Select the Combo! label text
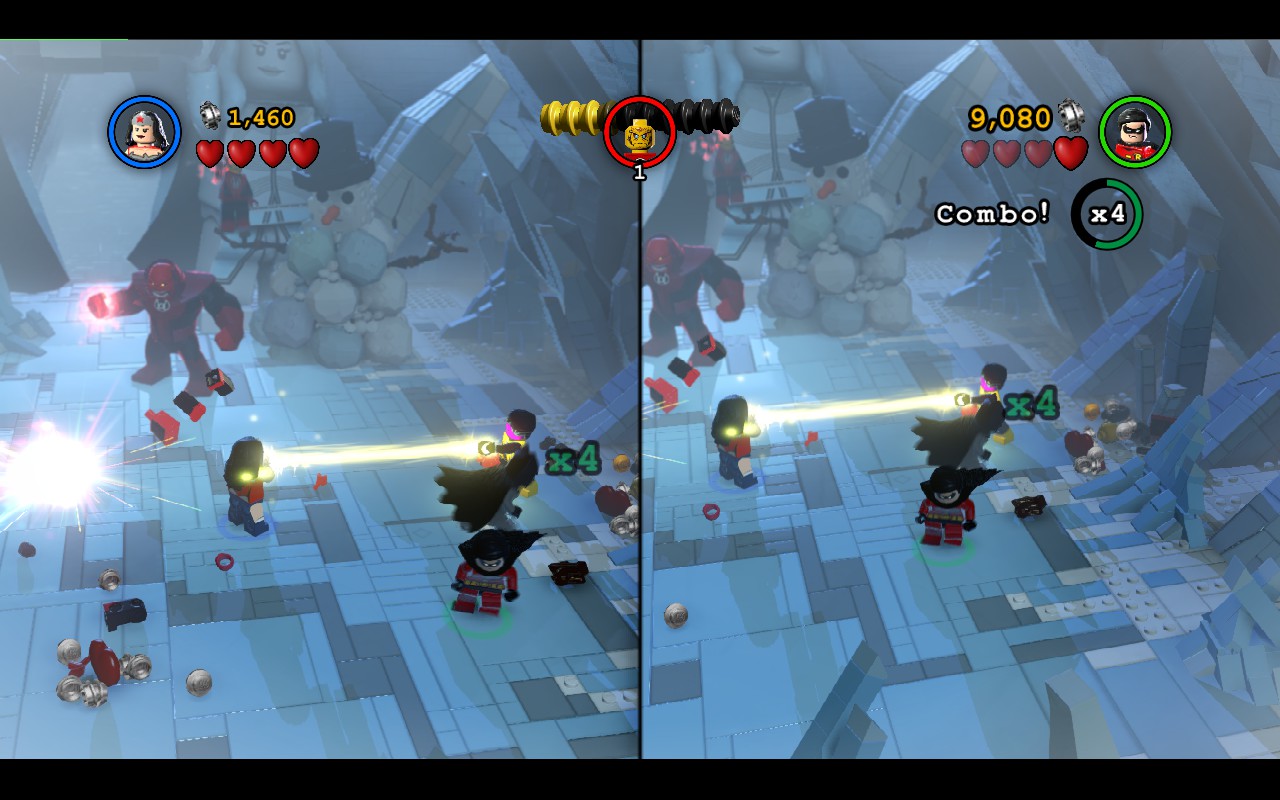Image resolution: width=1280 pixels, height=800 pixels. (x=991, y=214)
